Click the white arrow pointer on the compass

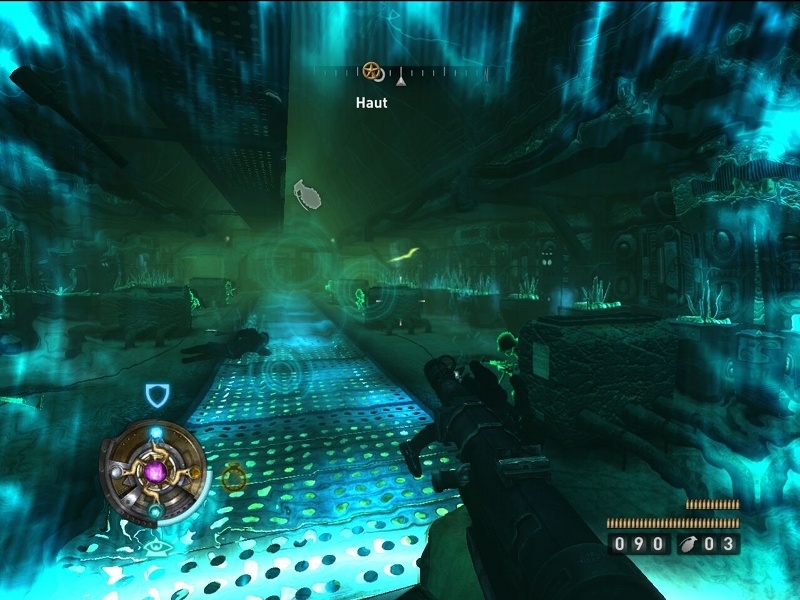click(400, 76)
